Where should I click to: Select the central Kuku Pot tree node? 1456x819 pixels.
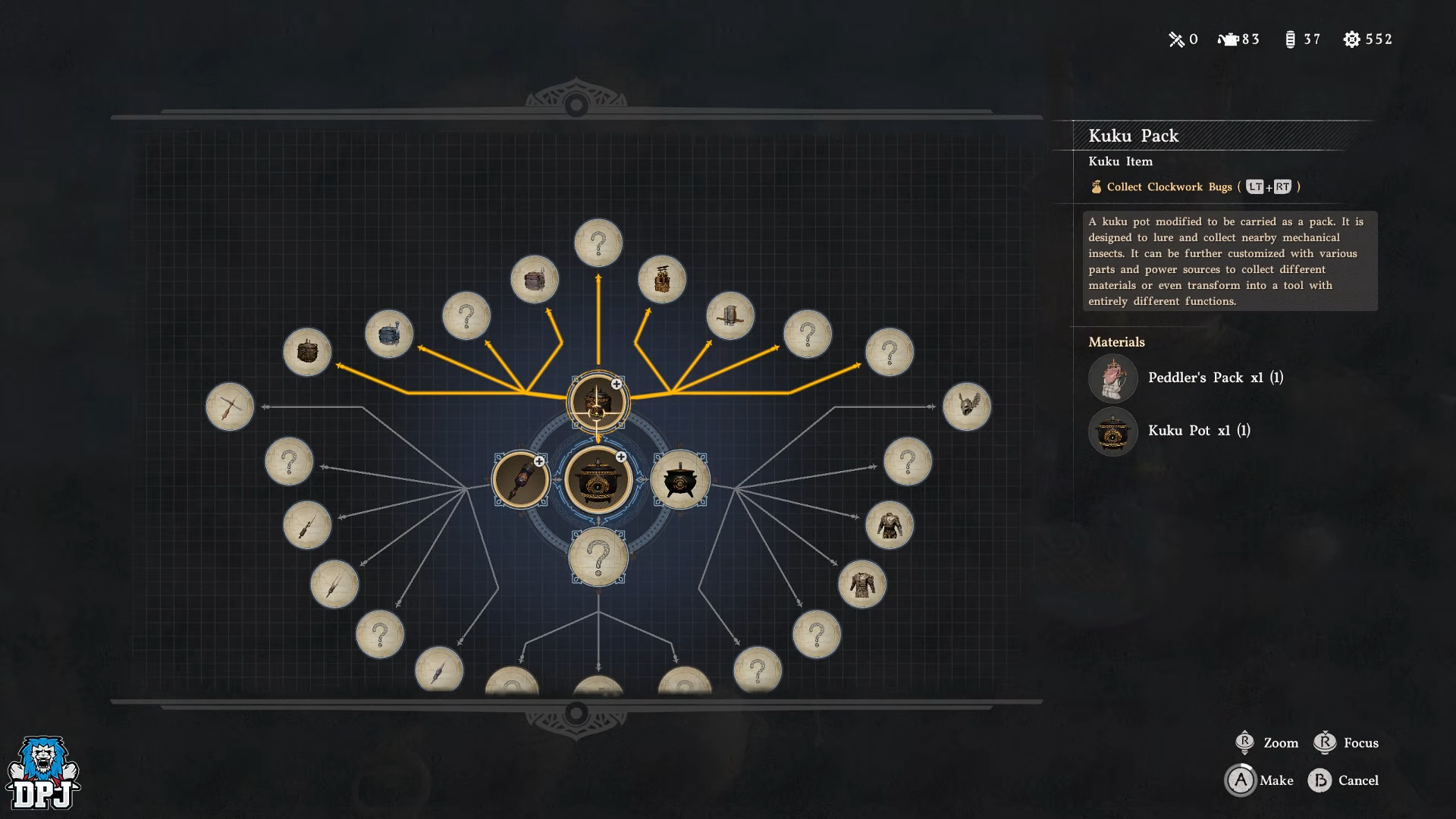[x=598, y=479]
